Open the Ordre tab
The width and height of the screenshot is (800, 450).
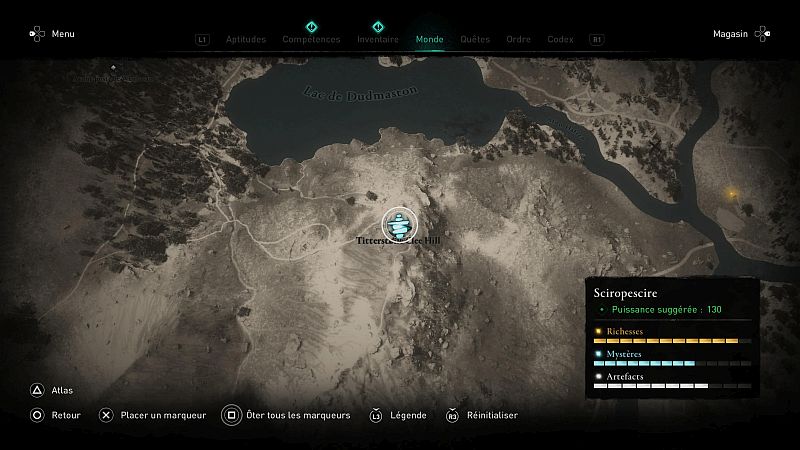518,40
